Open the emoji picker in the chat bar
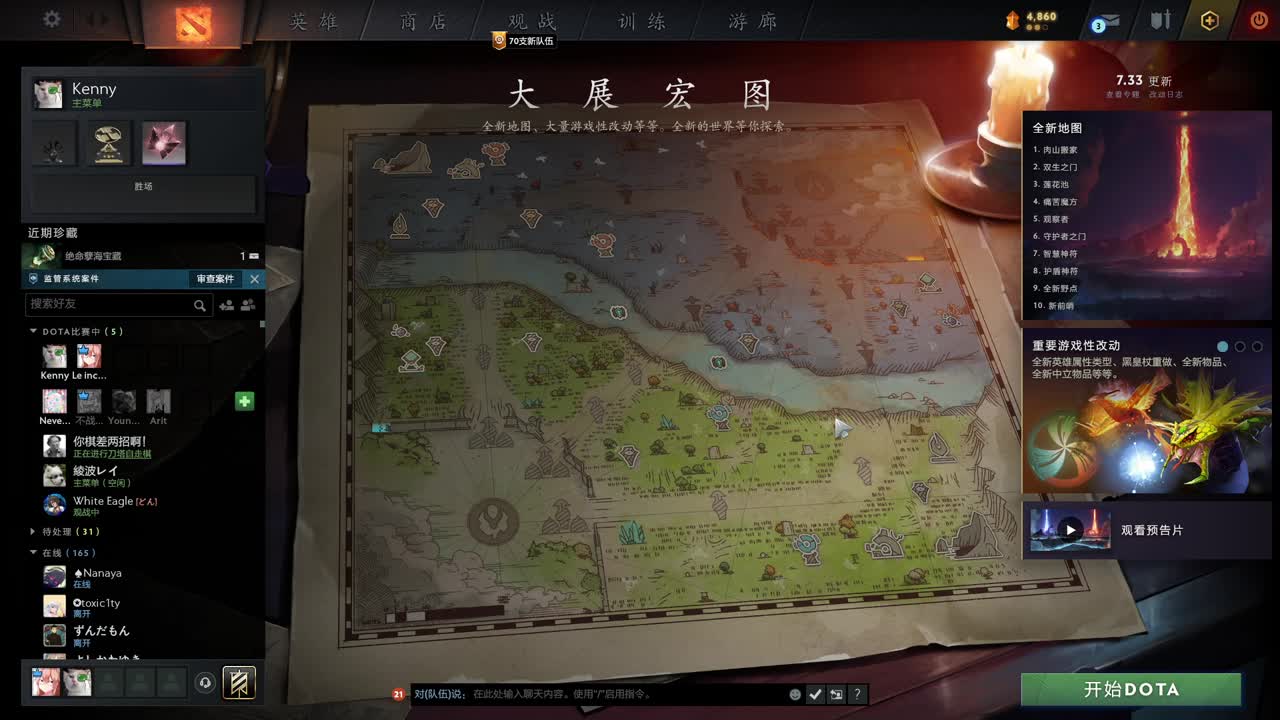 pyautogui.click(x=795, y=694)
